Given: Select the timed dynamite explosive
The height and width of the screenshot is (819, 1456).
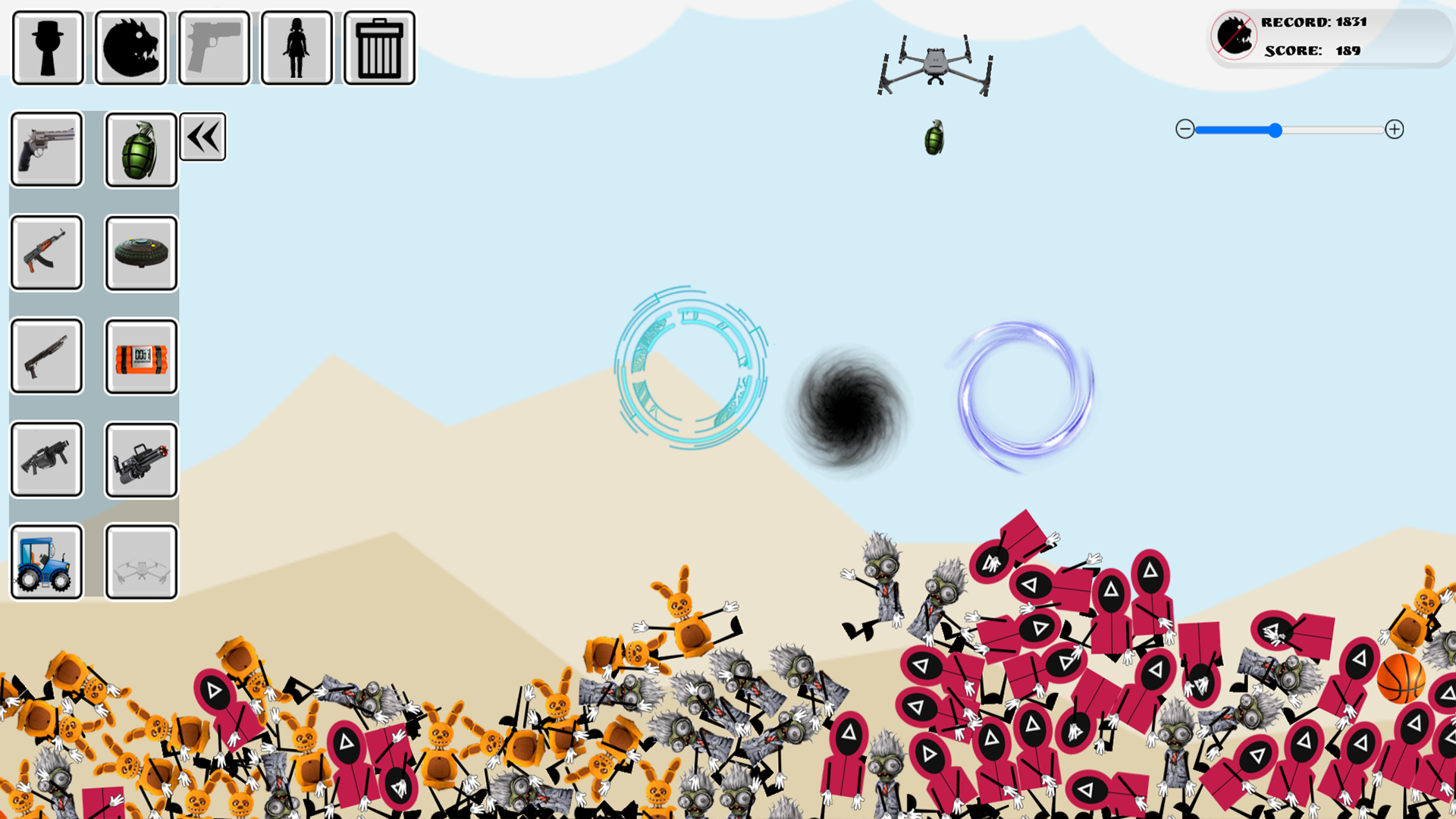Looking at the screenshot, I should (140, 356).
